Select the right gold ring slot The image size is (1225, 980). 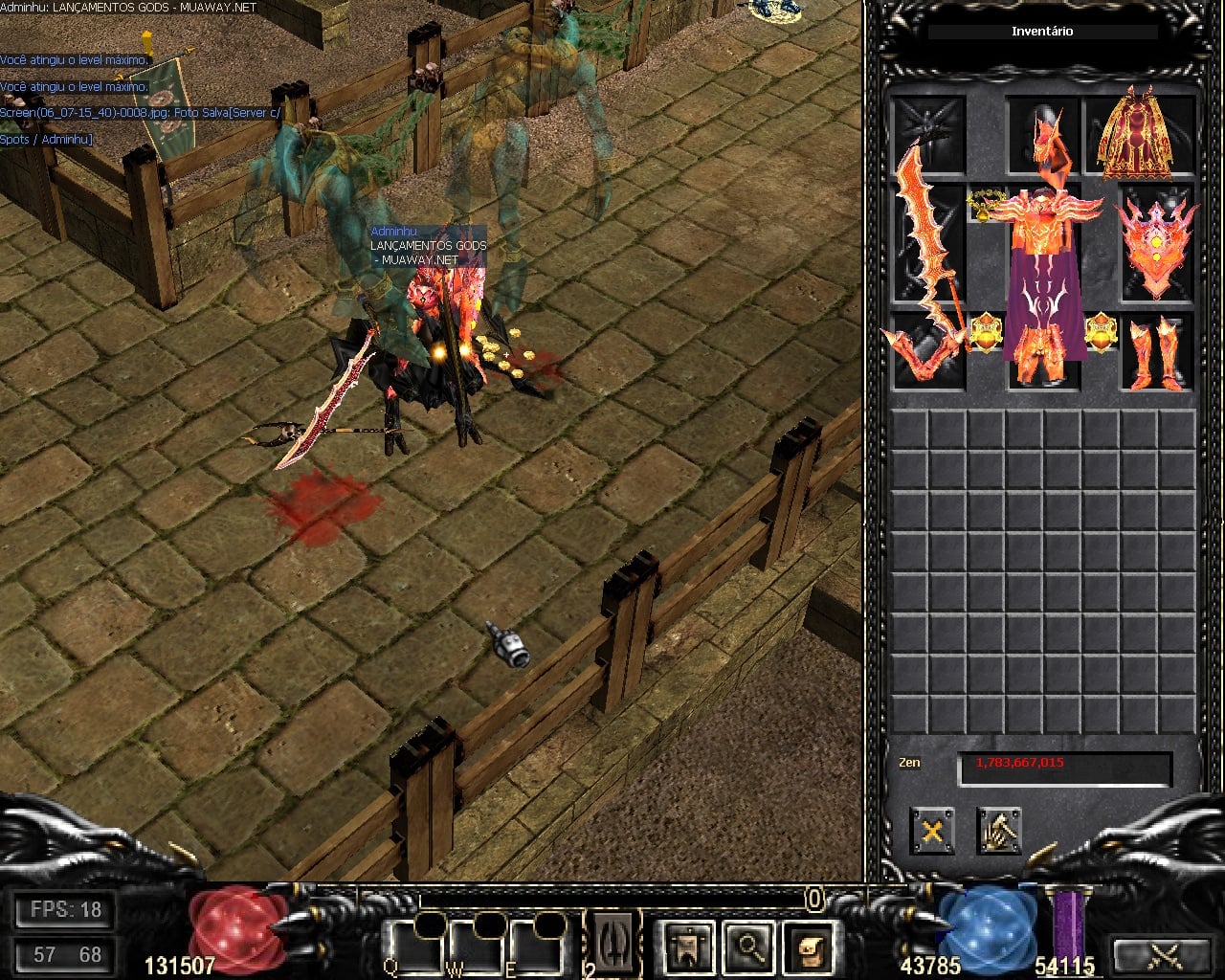click(x=1101, y=333)
